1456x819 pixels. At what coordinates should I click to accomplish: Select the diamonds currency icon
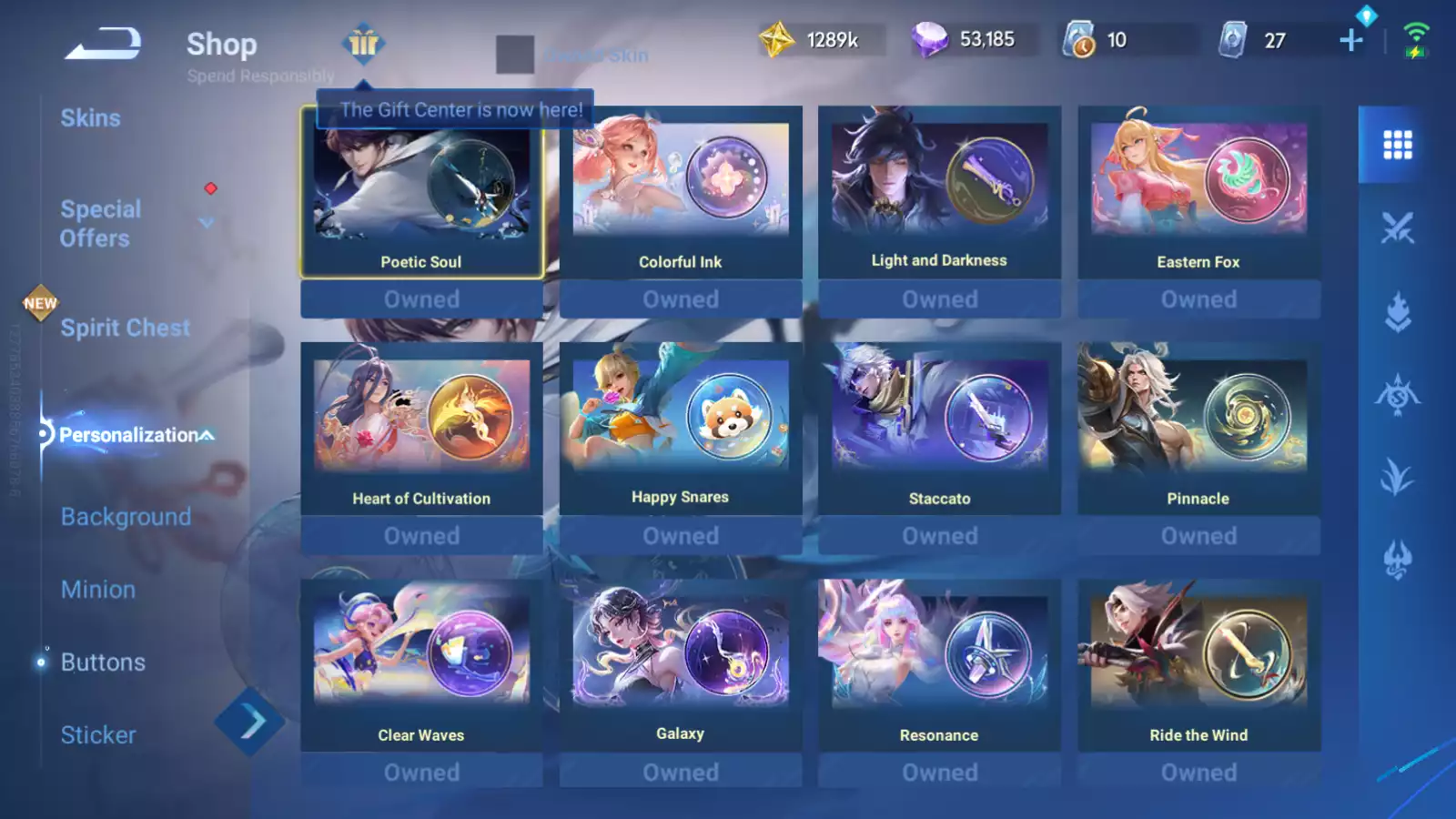tap(931, 38)
